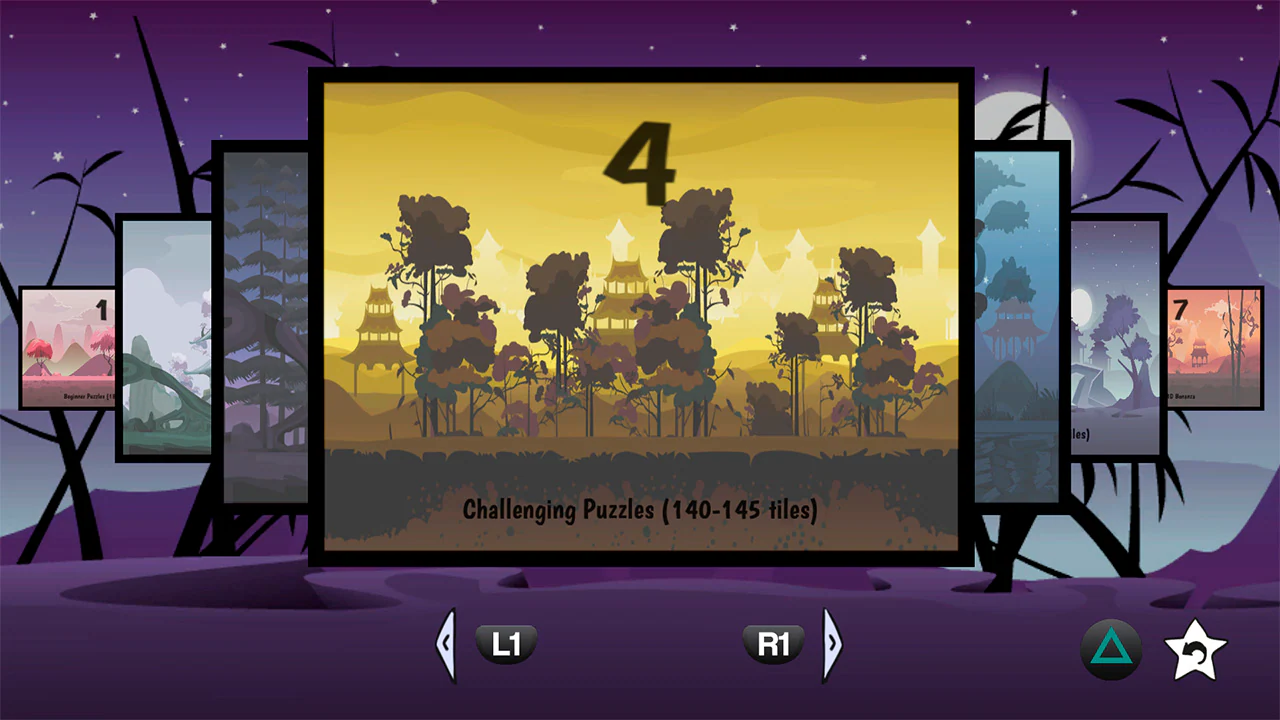Click the Challenging Puzzles (140-145 tiles) label
The image size is (1280, 720).
click(x=640, y=511)
